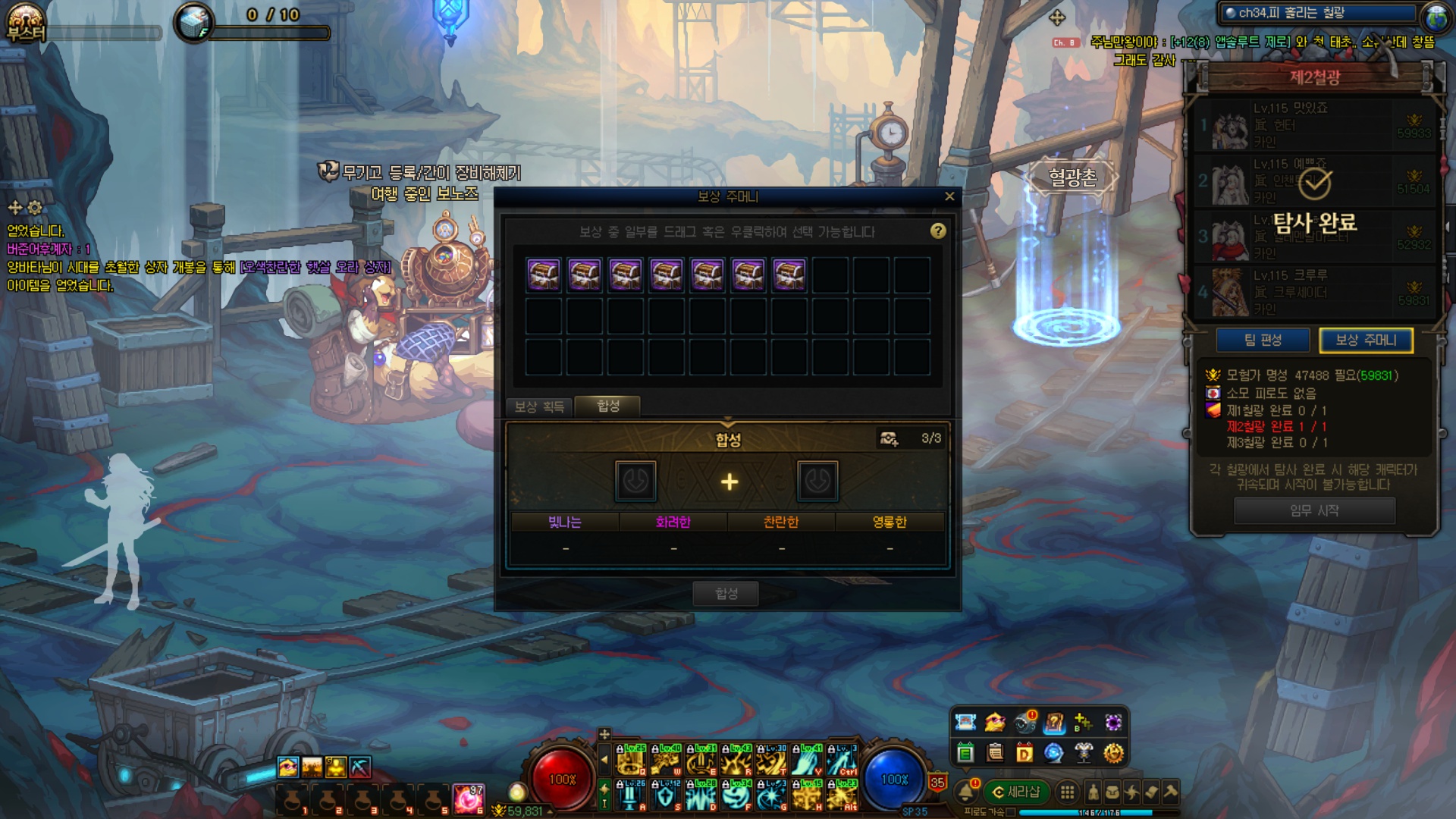Click the 보상 주머니 button in side panel
The height and width of the screenshot is (819, 1456).
1366,340
